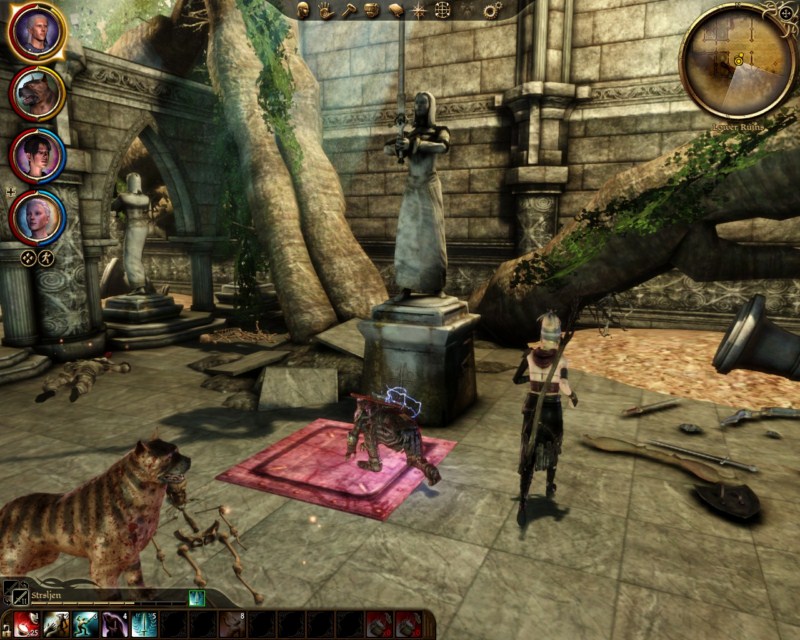Open the area map compass-star icon
Image resolution: width=800 pixels, height=640 pixels.
(x=419, y=10)
